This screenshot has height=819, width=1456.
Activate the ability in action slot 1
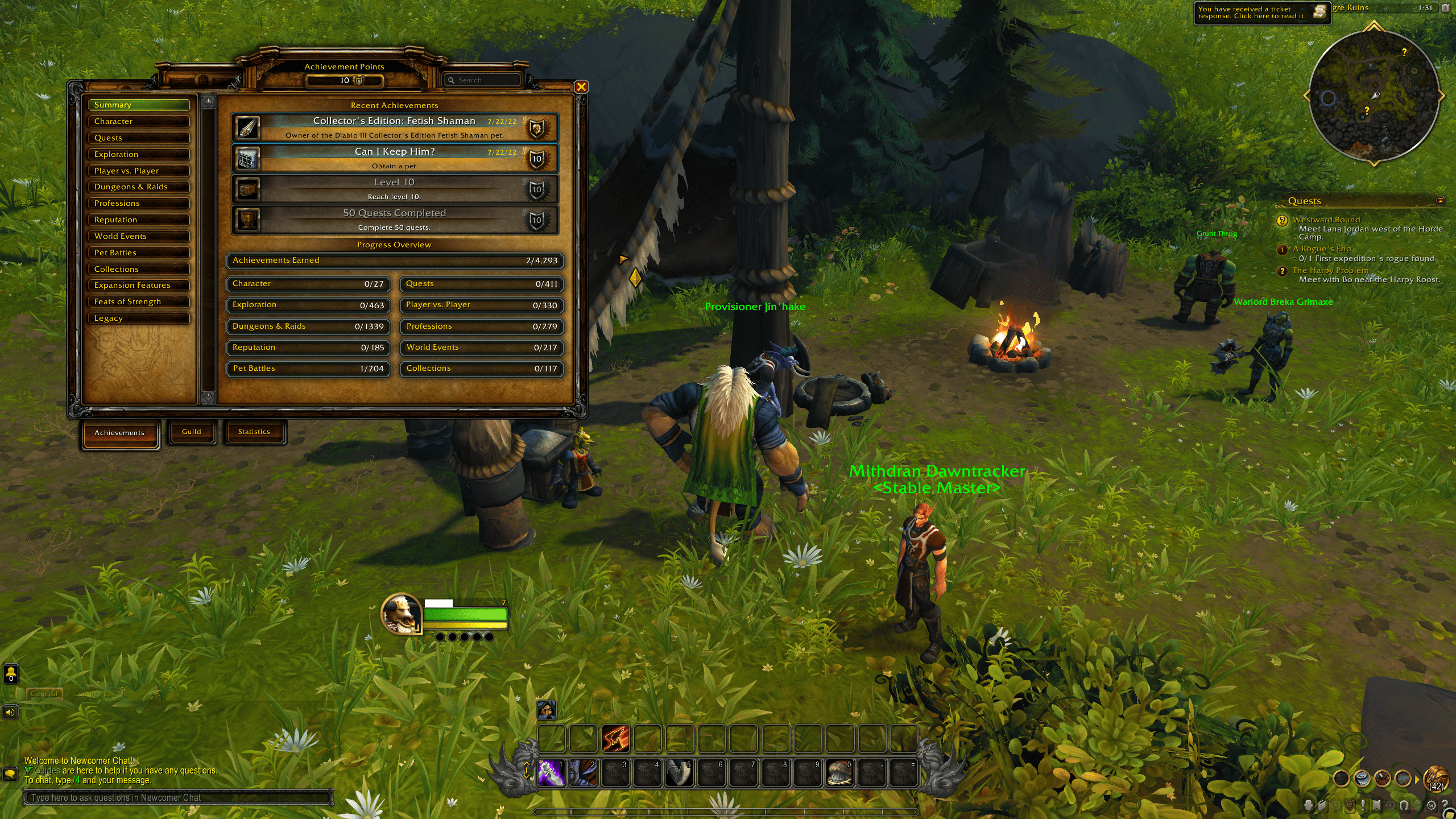(x=551, y=773)
